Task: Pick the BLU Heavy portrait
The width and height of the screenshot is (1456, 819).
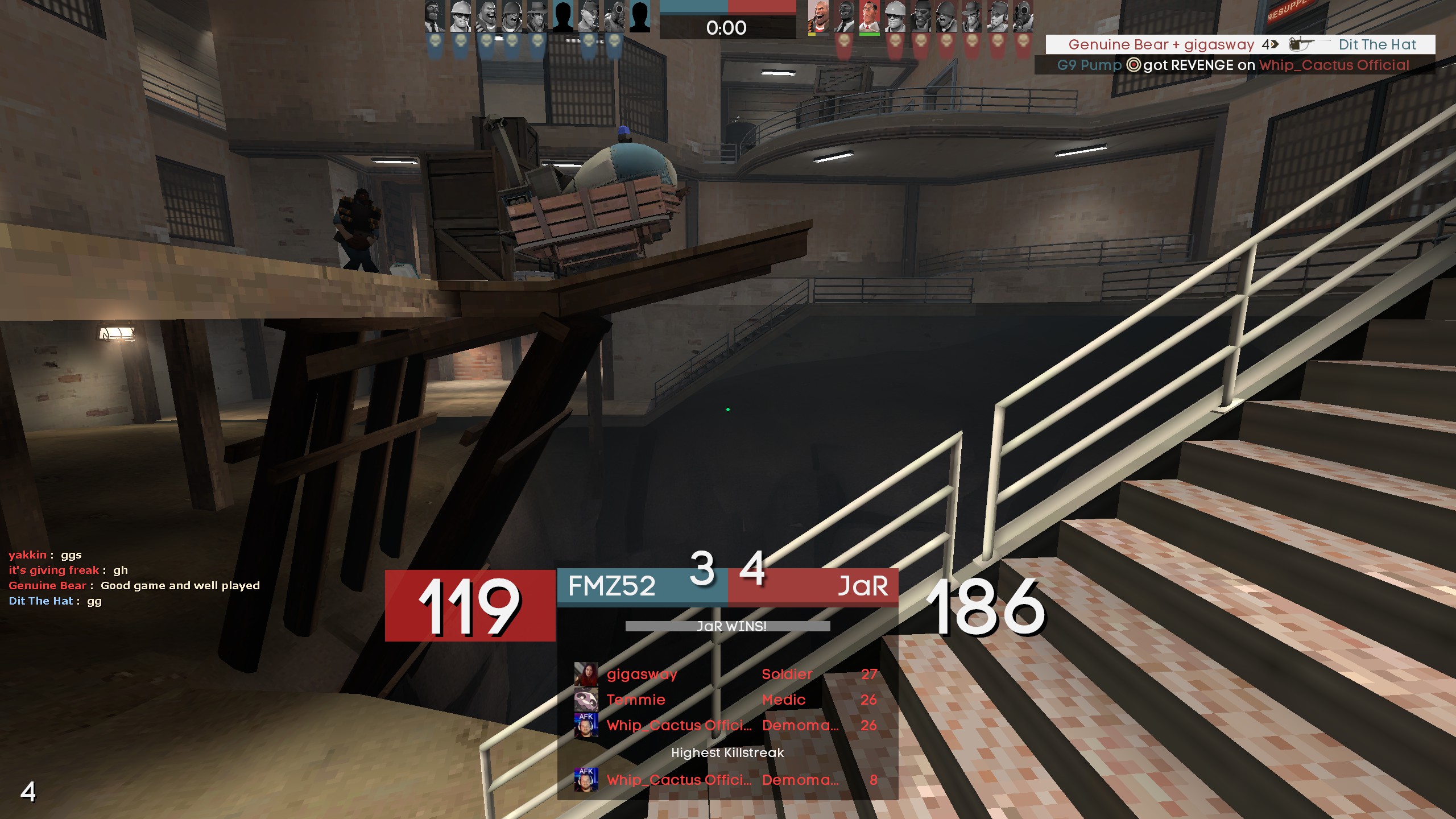Action: click(486, 17)
